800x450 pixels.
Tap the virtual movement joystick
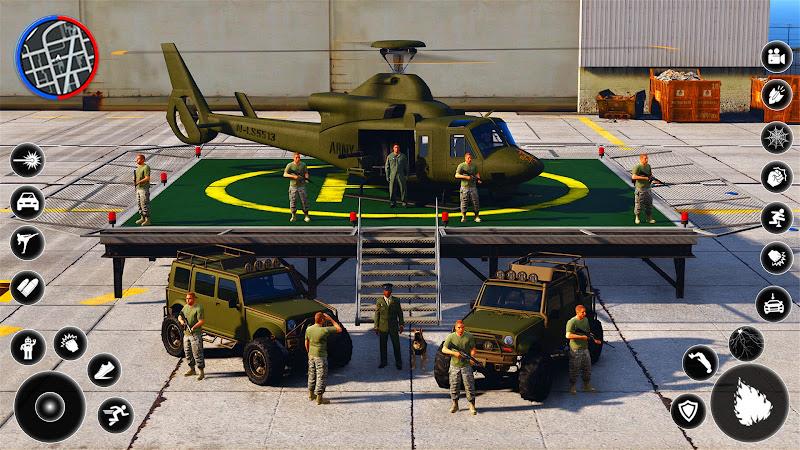49,406
